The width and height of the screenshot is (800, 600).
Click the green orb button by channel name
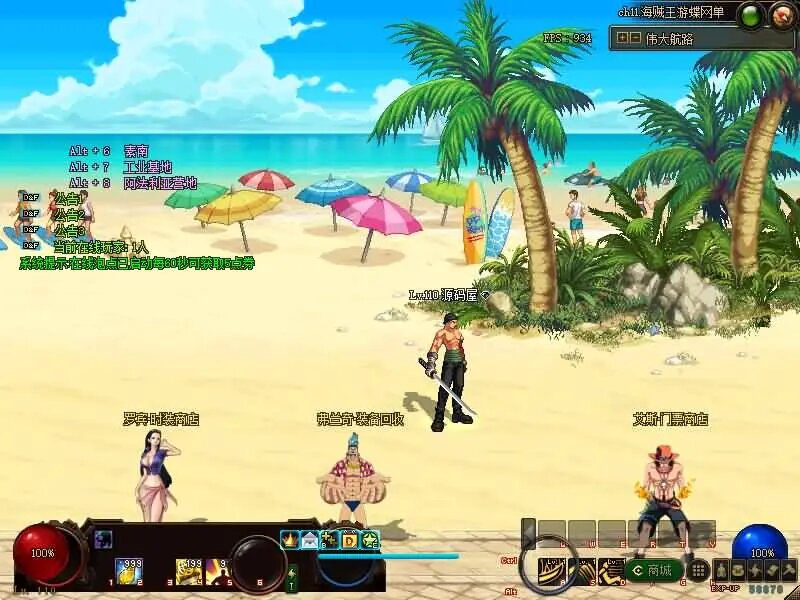coord(750,15)
